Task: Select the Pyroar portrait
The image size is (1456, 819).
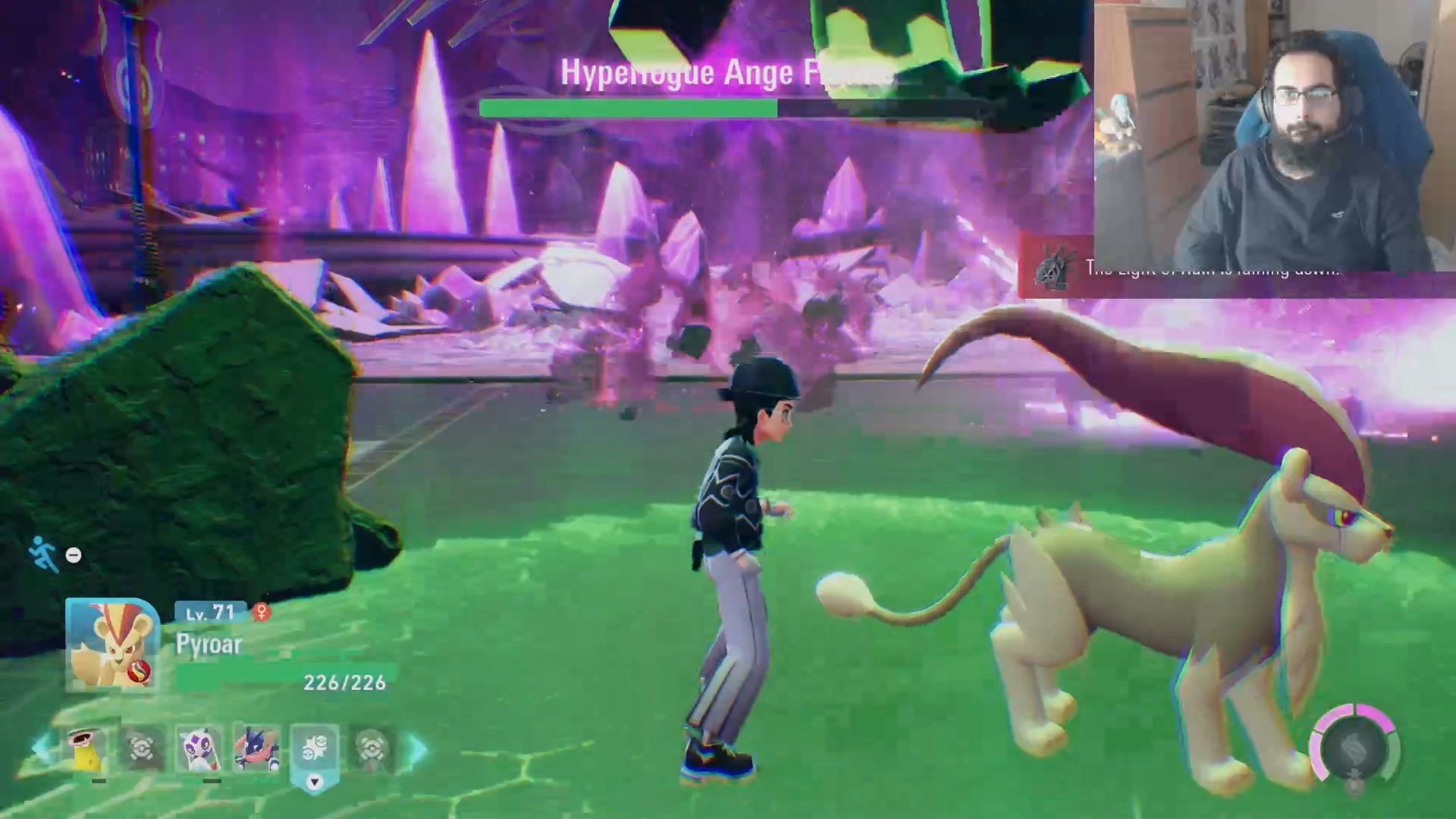Action: [112, 645]
